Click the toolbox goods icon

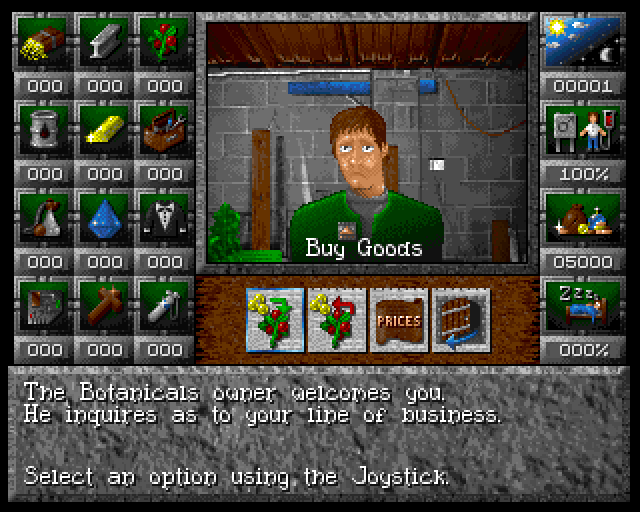pyautogui.click(x=164, y=130)
